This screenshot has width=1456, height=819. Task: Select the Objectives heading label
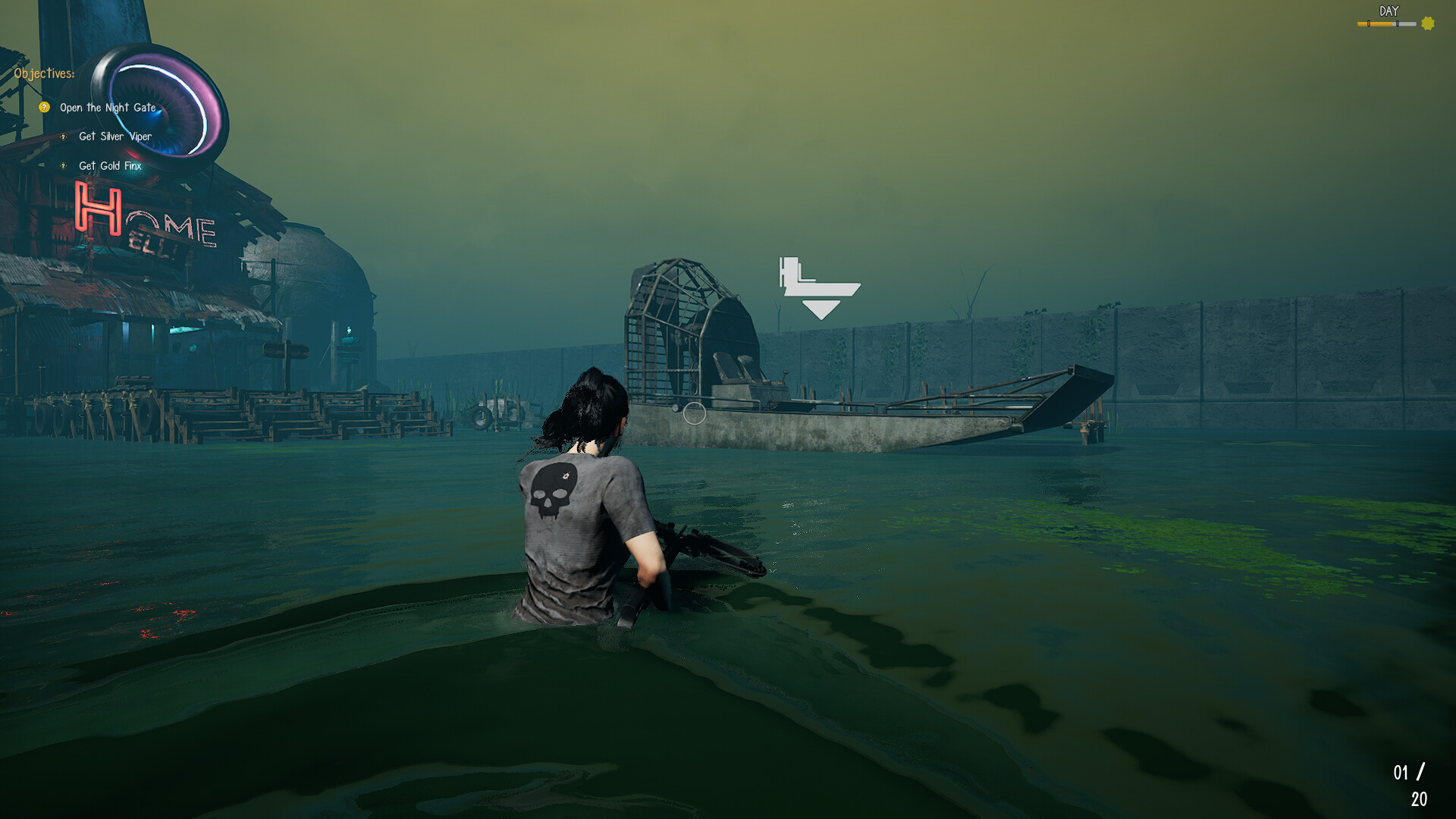tap(45, 74)
